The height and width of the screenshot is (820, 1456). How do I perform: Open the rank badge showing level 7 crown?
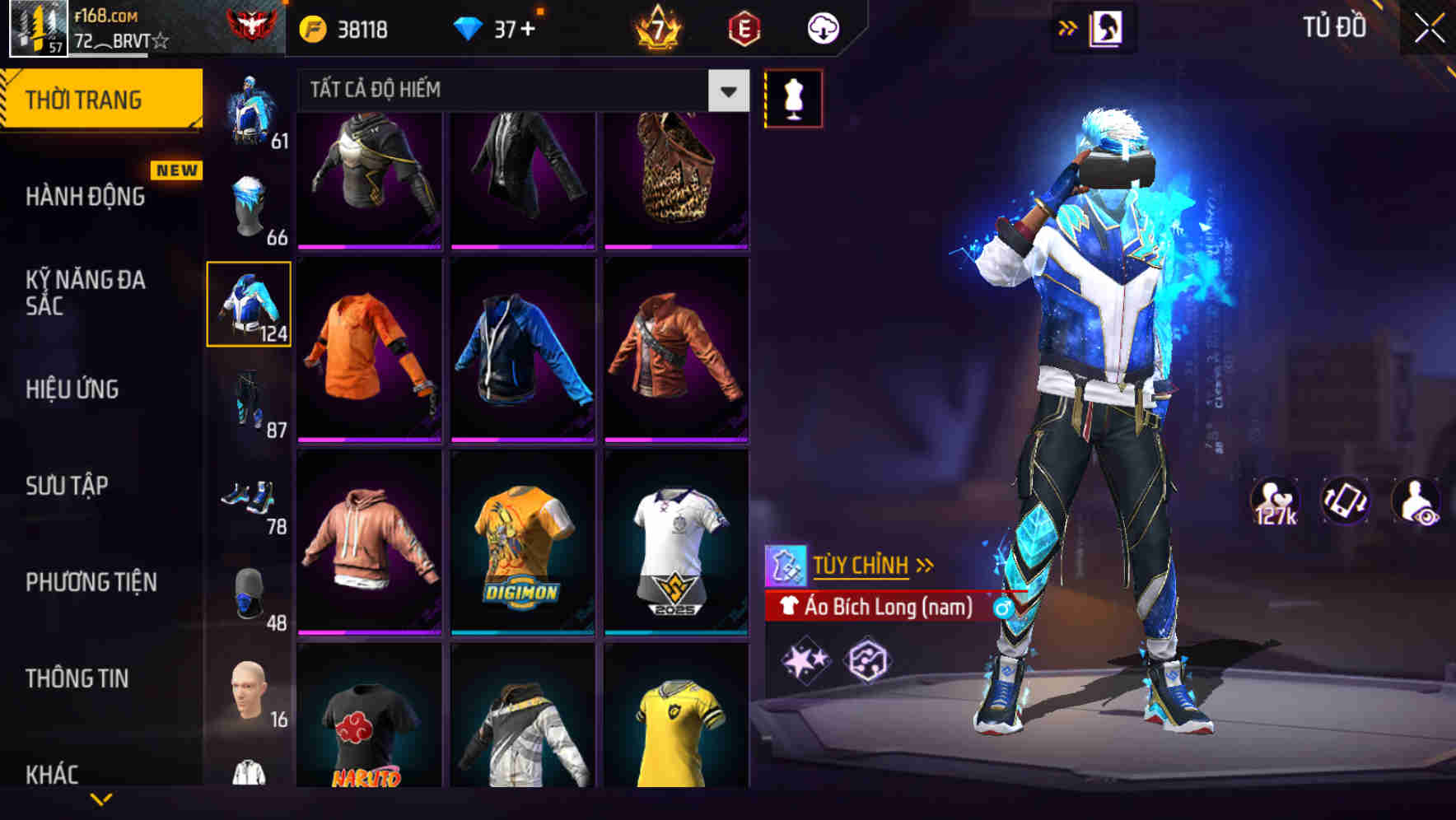click(x=659, y=26)
